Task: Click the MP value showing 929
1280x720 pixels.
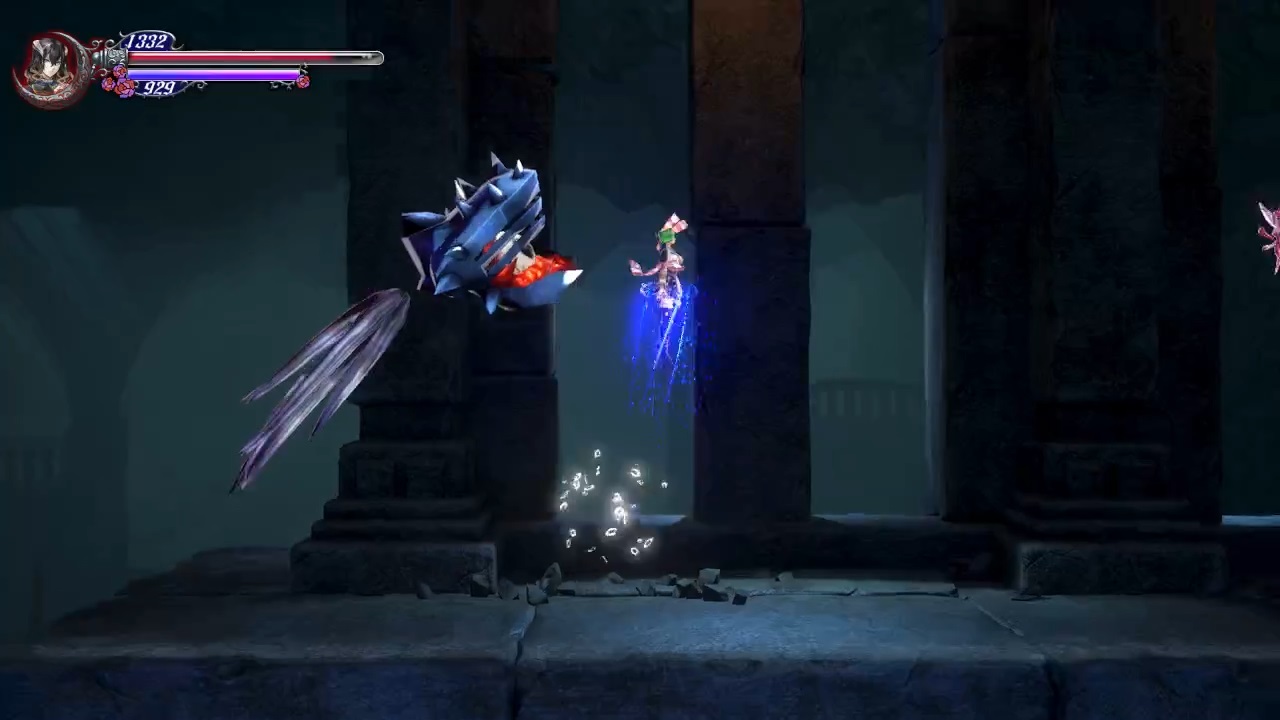Action: click(x=159, y=88)
